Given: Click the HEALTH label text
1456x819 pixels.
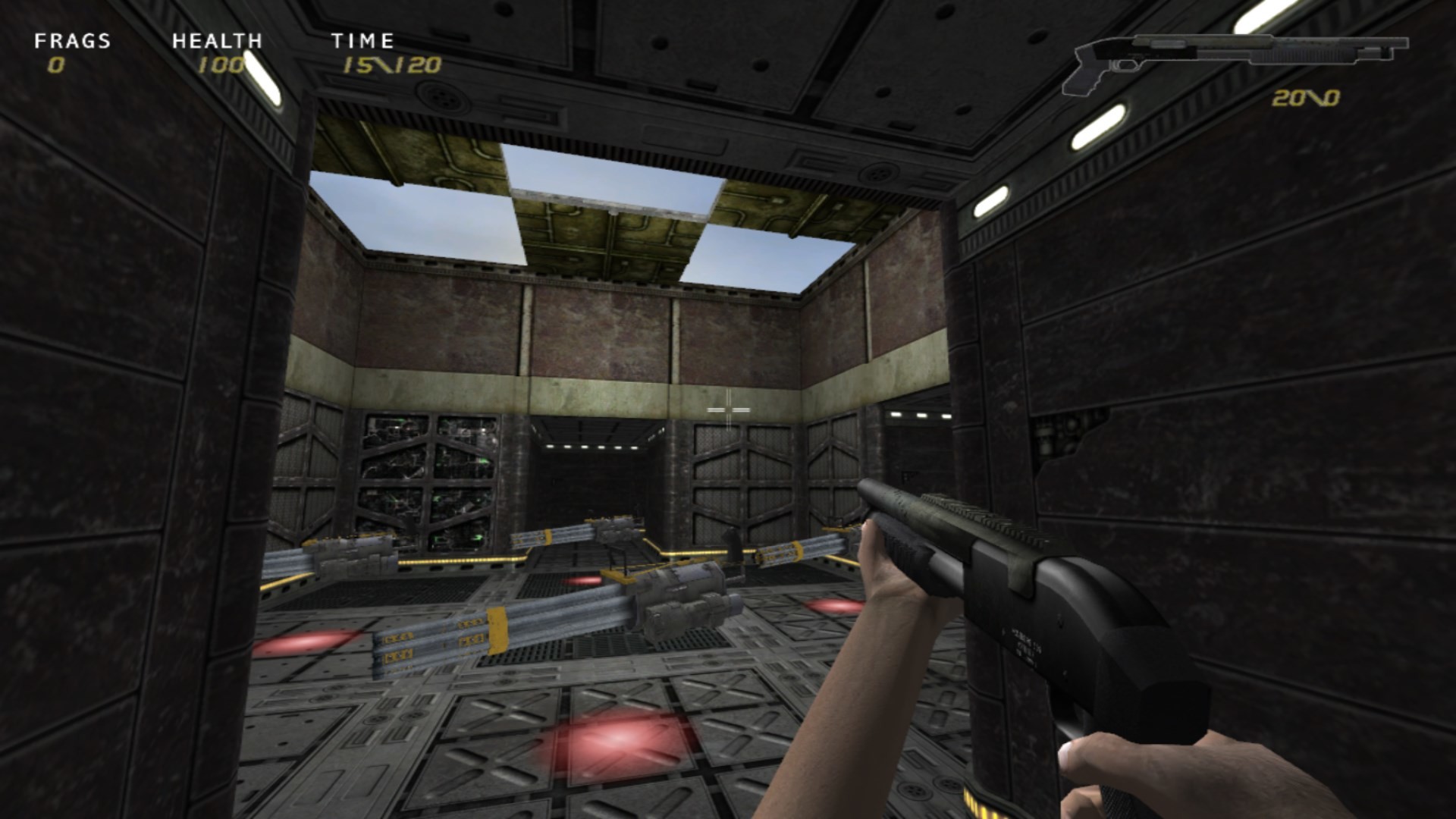Looking at the screenshot, I should pyautogui.click(x=218, y=41).
